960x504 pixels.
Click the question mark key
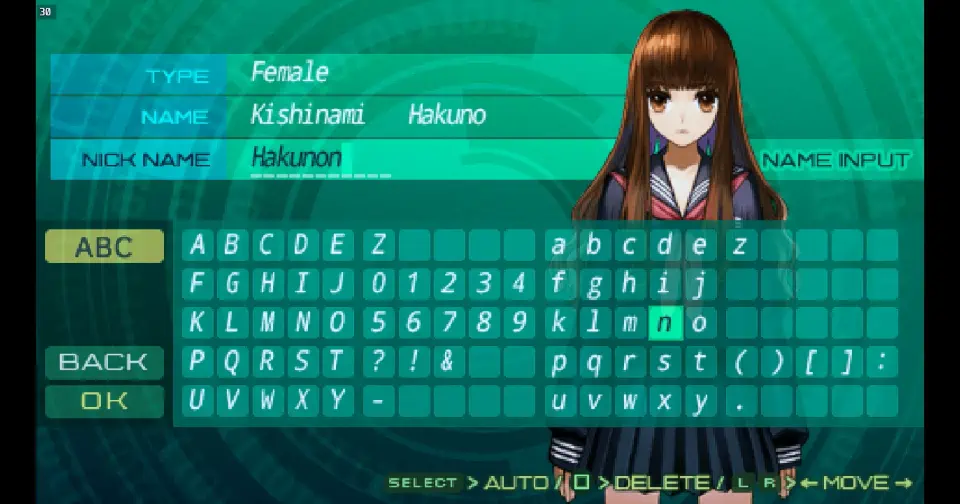tap(378, 362)
